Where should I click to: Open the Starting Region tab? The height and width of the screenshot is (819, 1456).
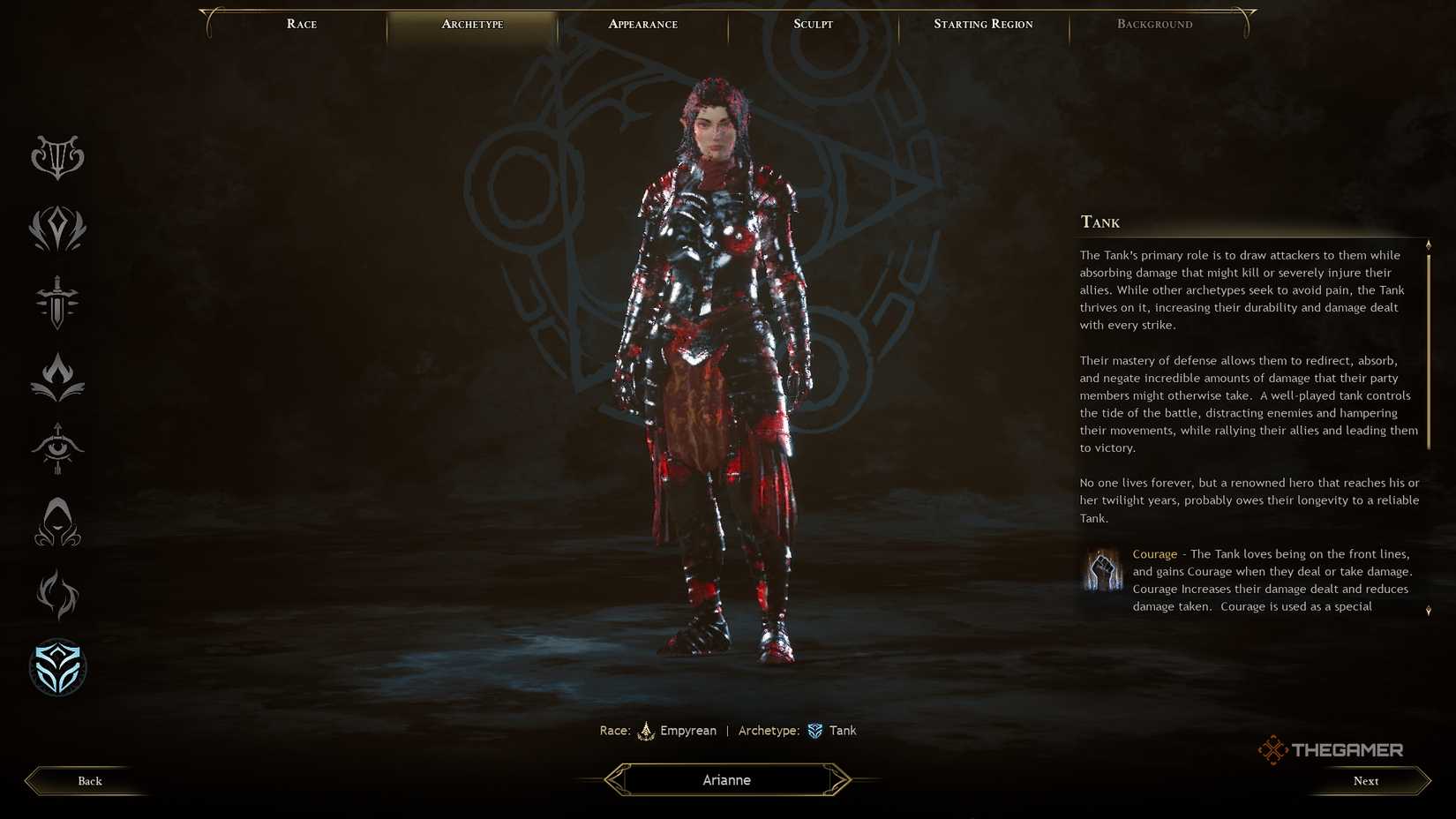tap(982, 24)
